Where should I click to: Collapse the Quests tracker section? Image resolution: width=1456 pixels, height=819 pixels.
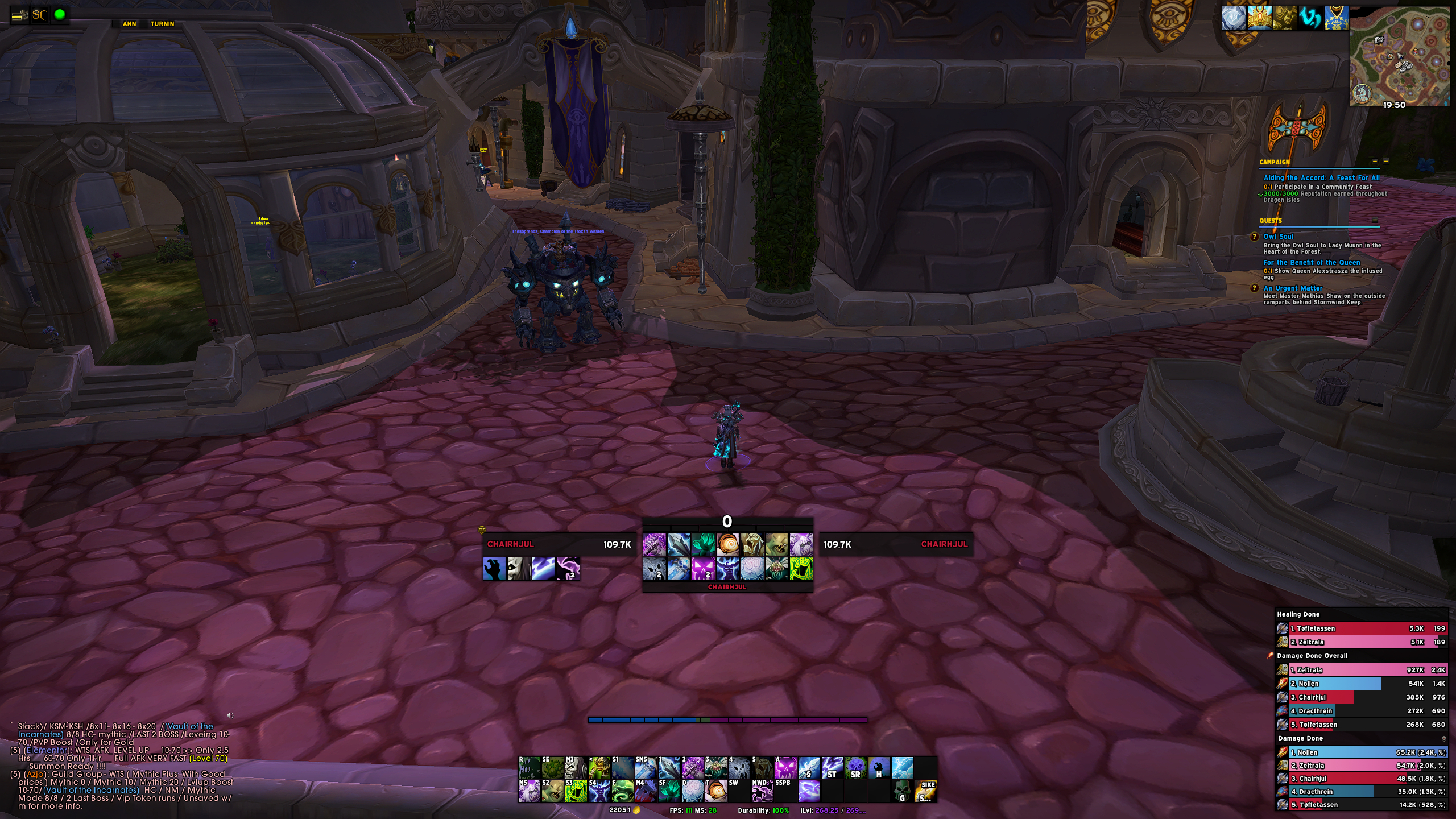pyautogui.click(x=1375, y=220)
